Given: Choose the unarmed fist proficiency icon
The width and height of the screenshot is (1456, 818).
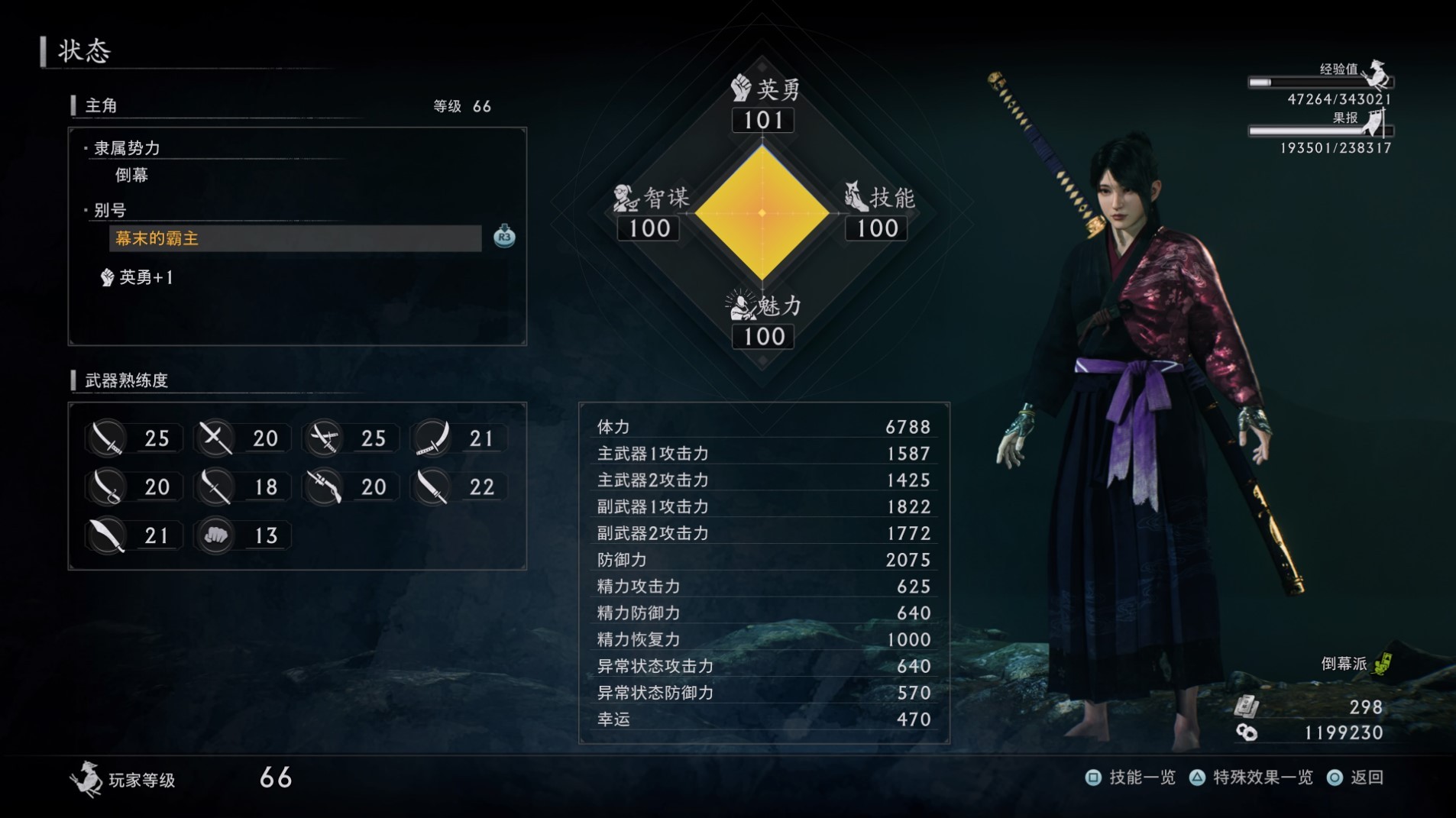Looking at the screenshot, I should tap(216, 535).
